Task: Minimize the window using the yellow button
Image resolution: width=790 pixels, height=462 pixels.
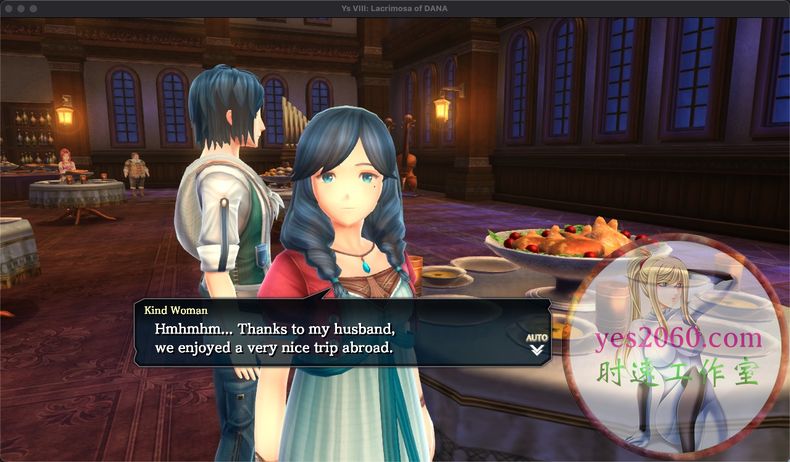Action: (x=20, y=8)
